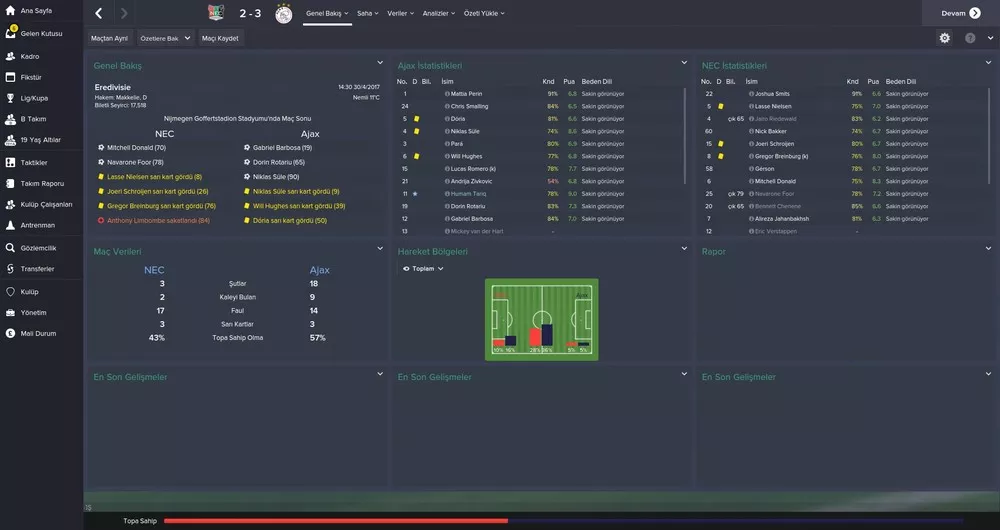Open Transferler in the sidebar
Screen dimensions: 1000x530
click(38, 269)
